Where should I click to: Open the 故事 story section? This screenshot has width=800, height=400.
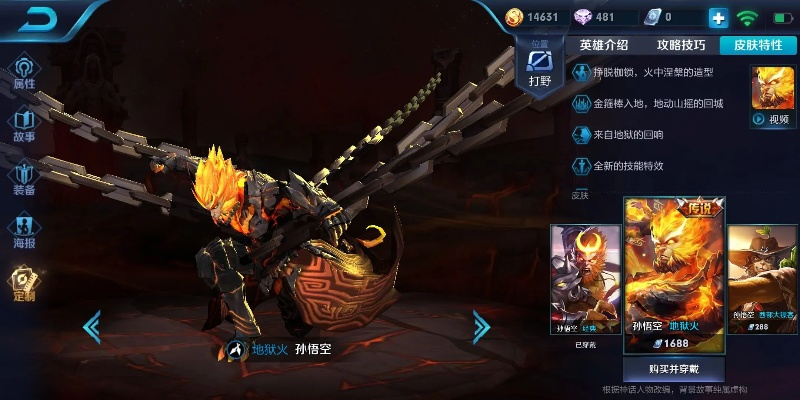[x=24, y=124]
